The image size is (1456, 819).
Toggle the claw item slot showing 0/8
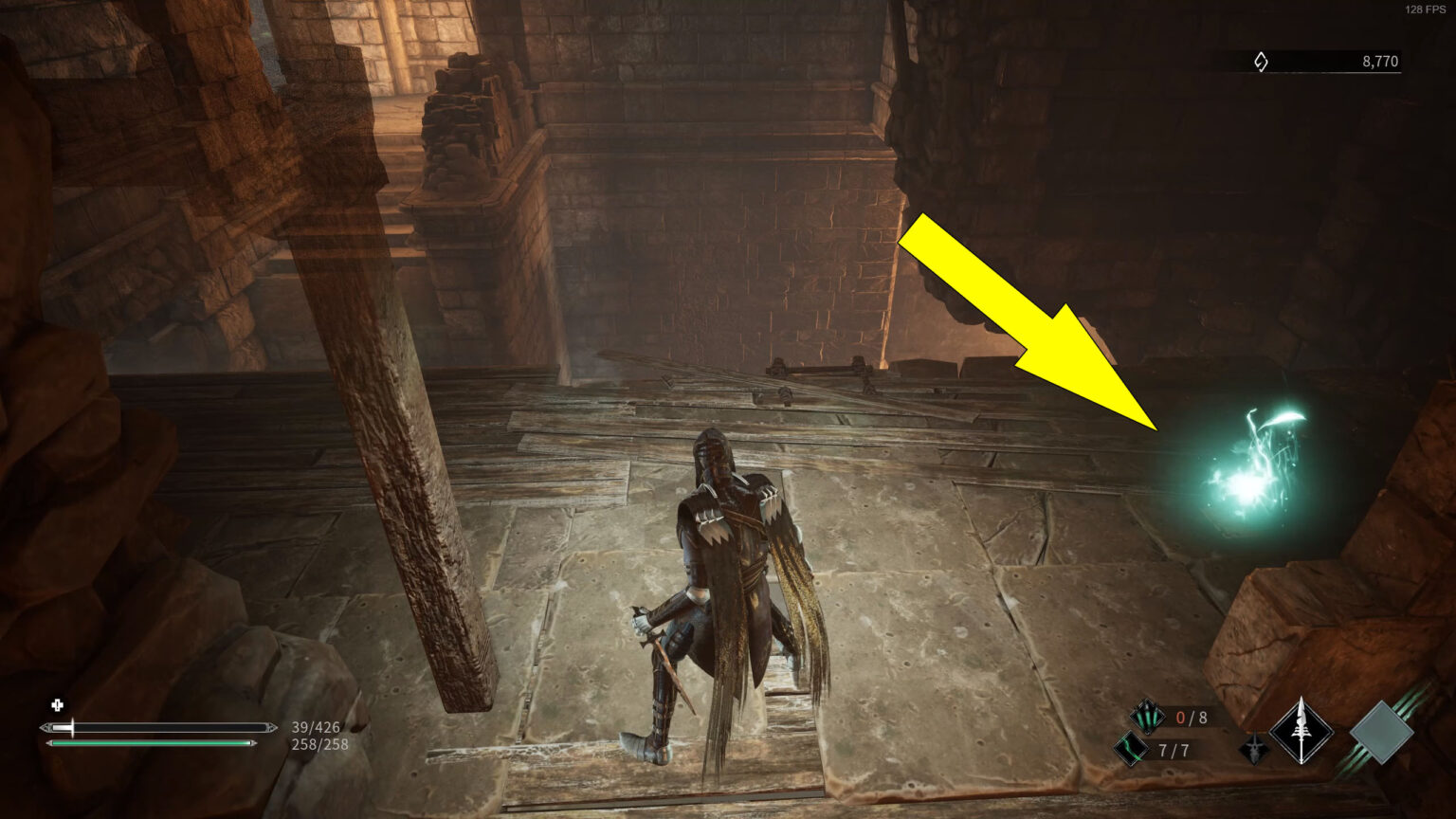(1191, 717)
